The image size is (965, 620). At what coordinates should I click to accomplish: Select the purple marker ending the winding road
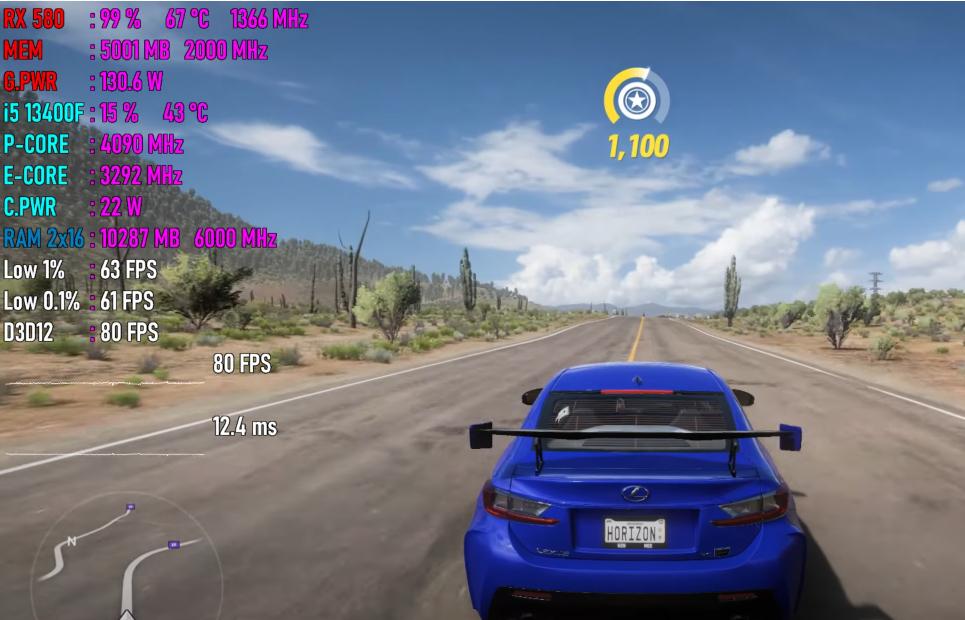(x=130, y=508)
